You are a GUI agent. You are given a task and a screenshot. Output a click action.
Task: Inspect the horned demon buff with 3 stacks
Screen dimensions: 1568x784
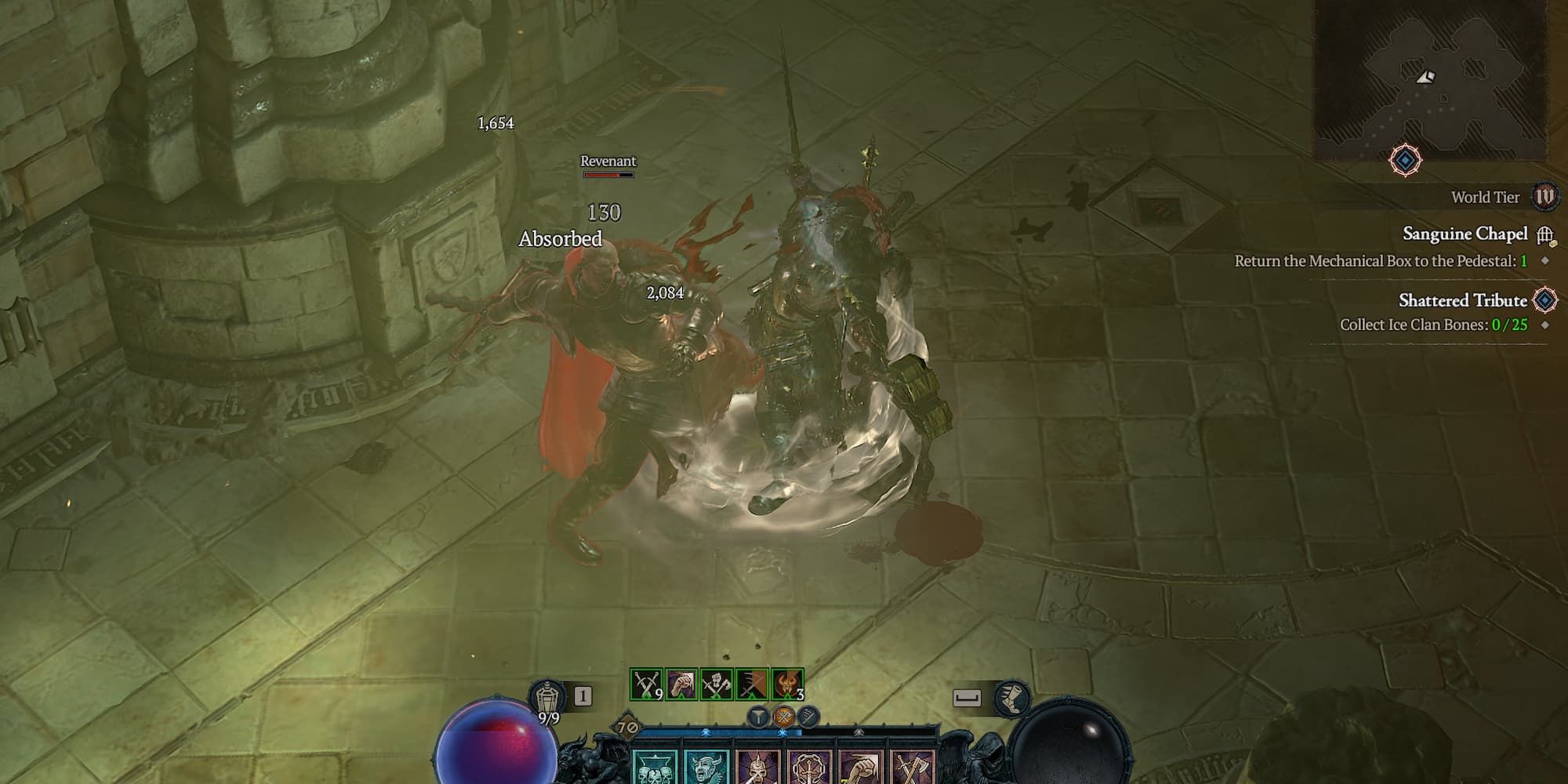[x=787, y=684]
